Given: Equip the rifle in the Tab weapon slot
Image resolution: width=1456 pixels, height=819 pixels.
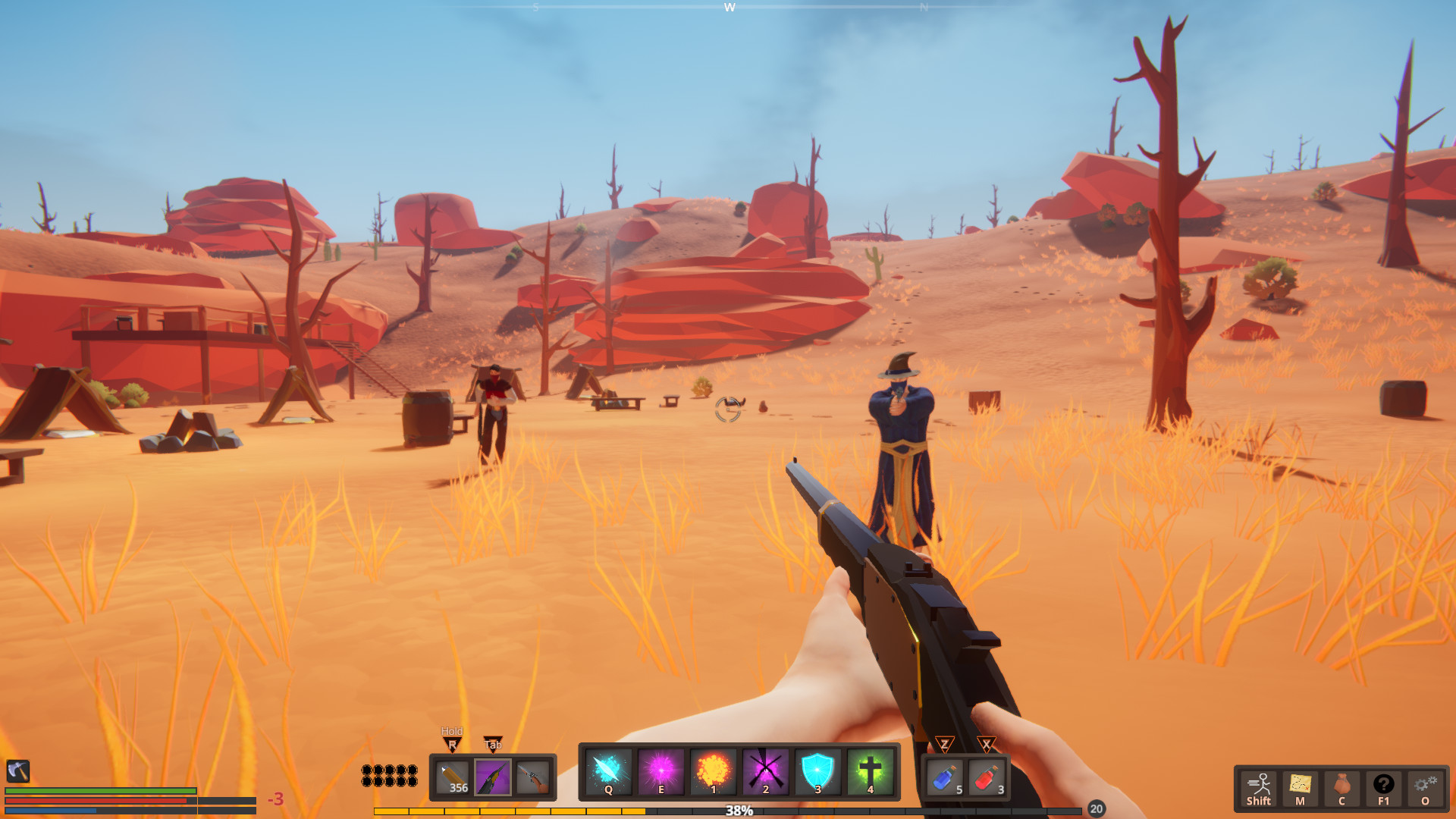Looking at the screenshot, I should (x=491, y=779).
